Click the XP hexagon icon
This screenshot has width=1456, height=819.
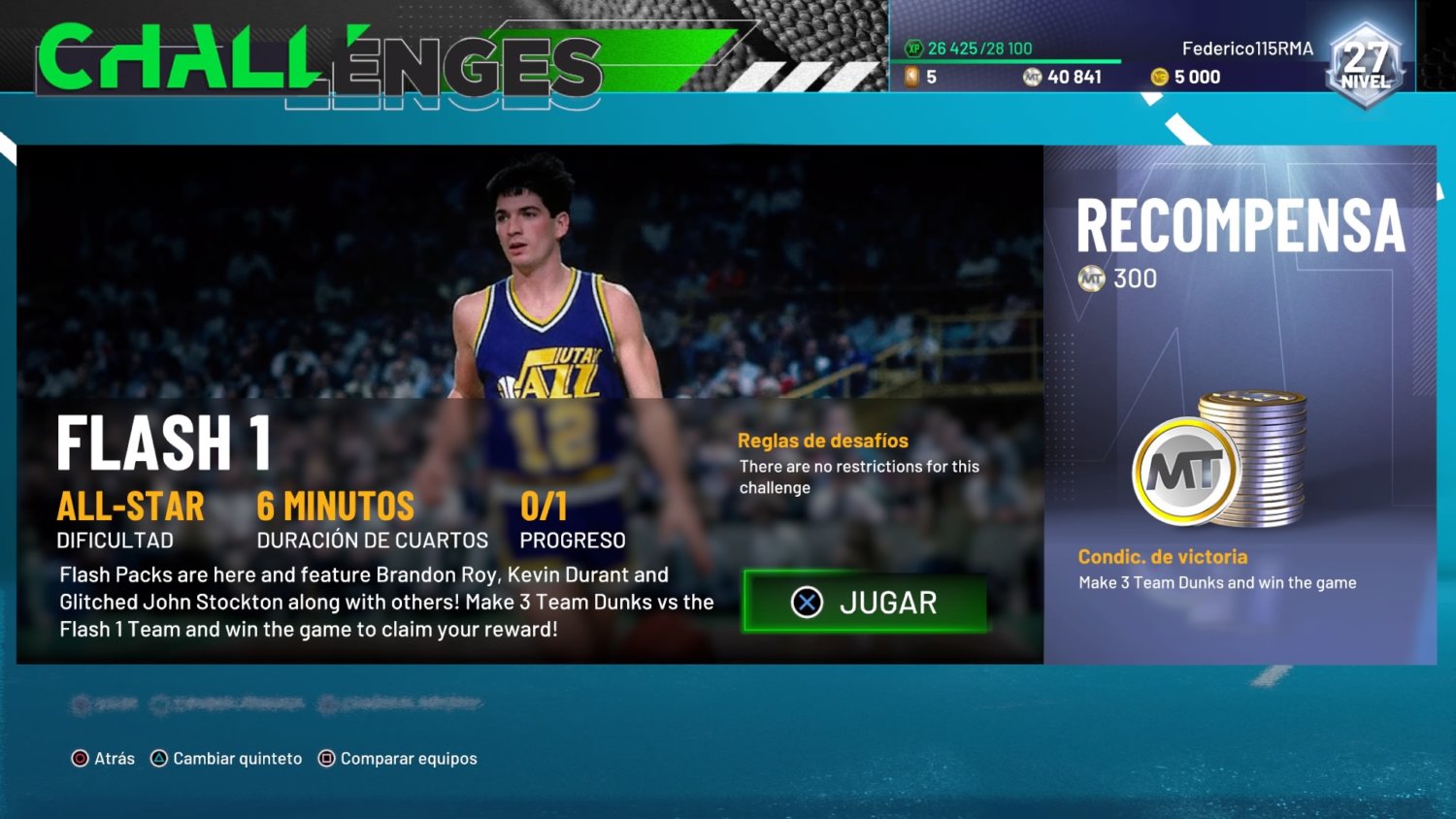(914, 47)
